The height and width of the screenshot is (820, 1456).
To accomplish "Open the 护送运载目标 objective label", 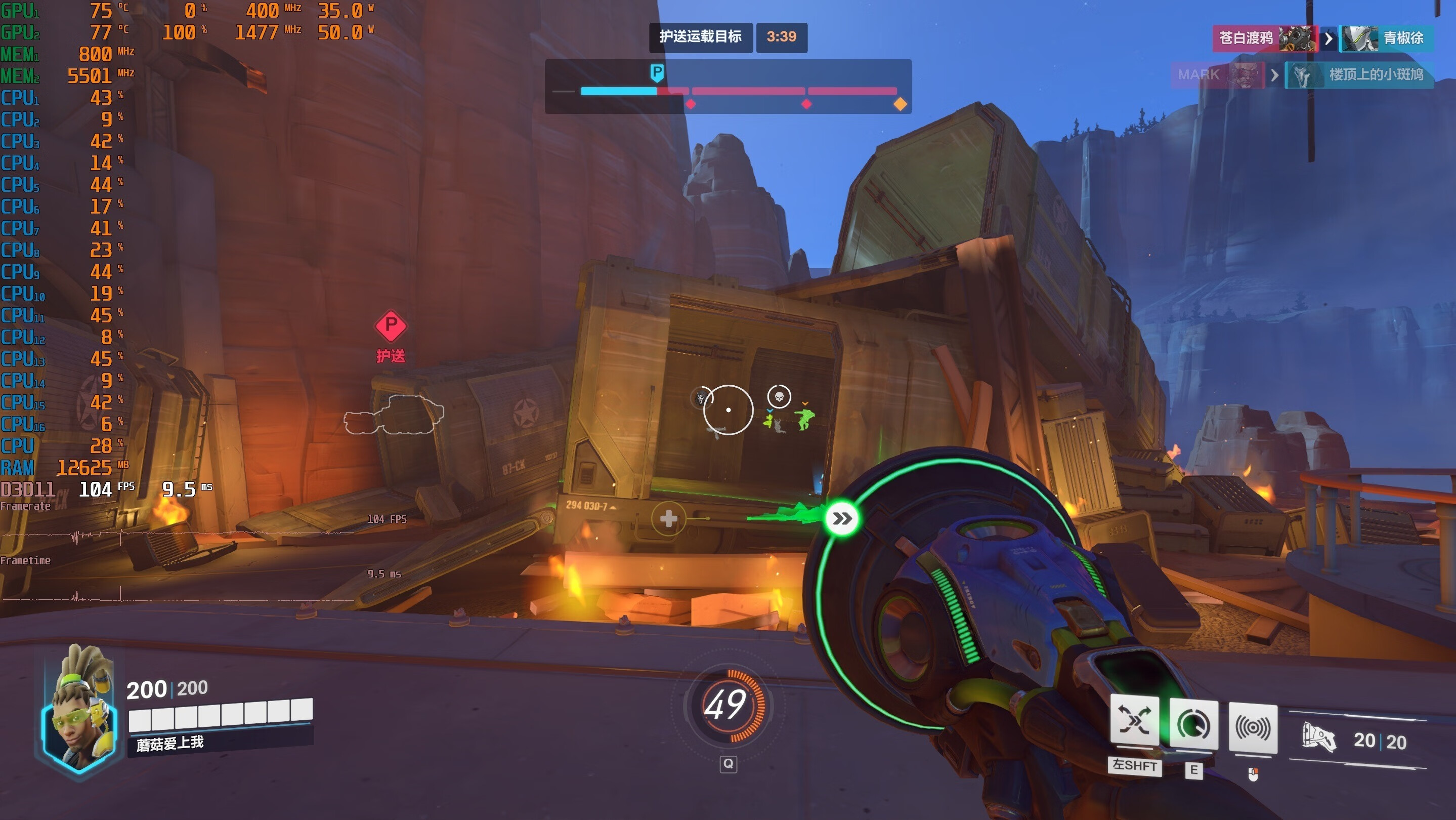I will (700, 37).
